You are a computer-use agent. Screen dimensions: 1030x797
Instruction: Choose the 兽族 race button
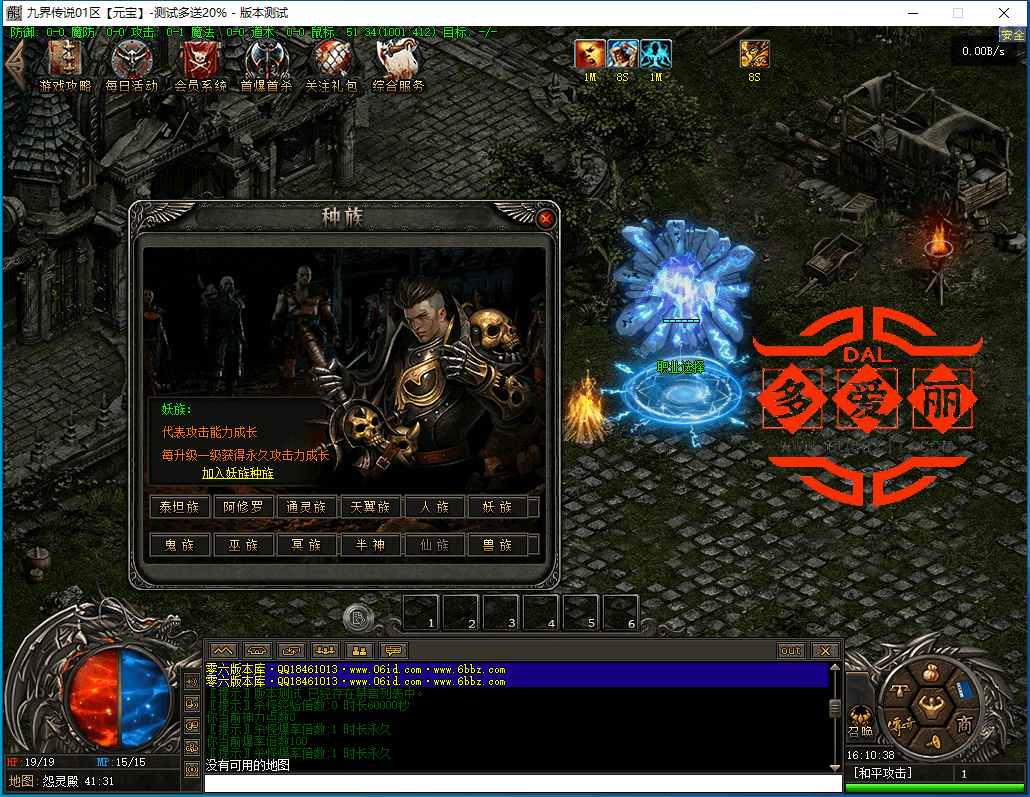497,545
